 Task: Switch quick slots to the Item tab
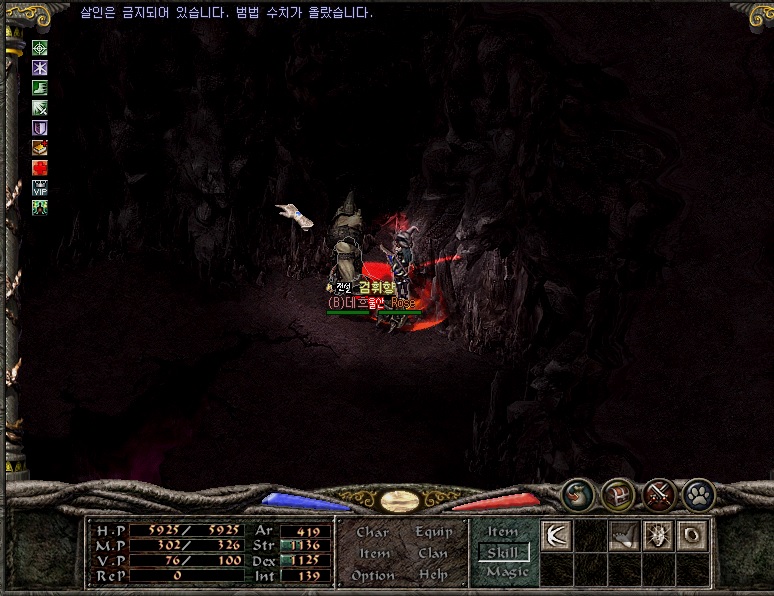[502, 532]
